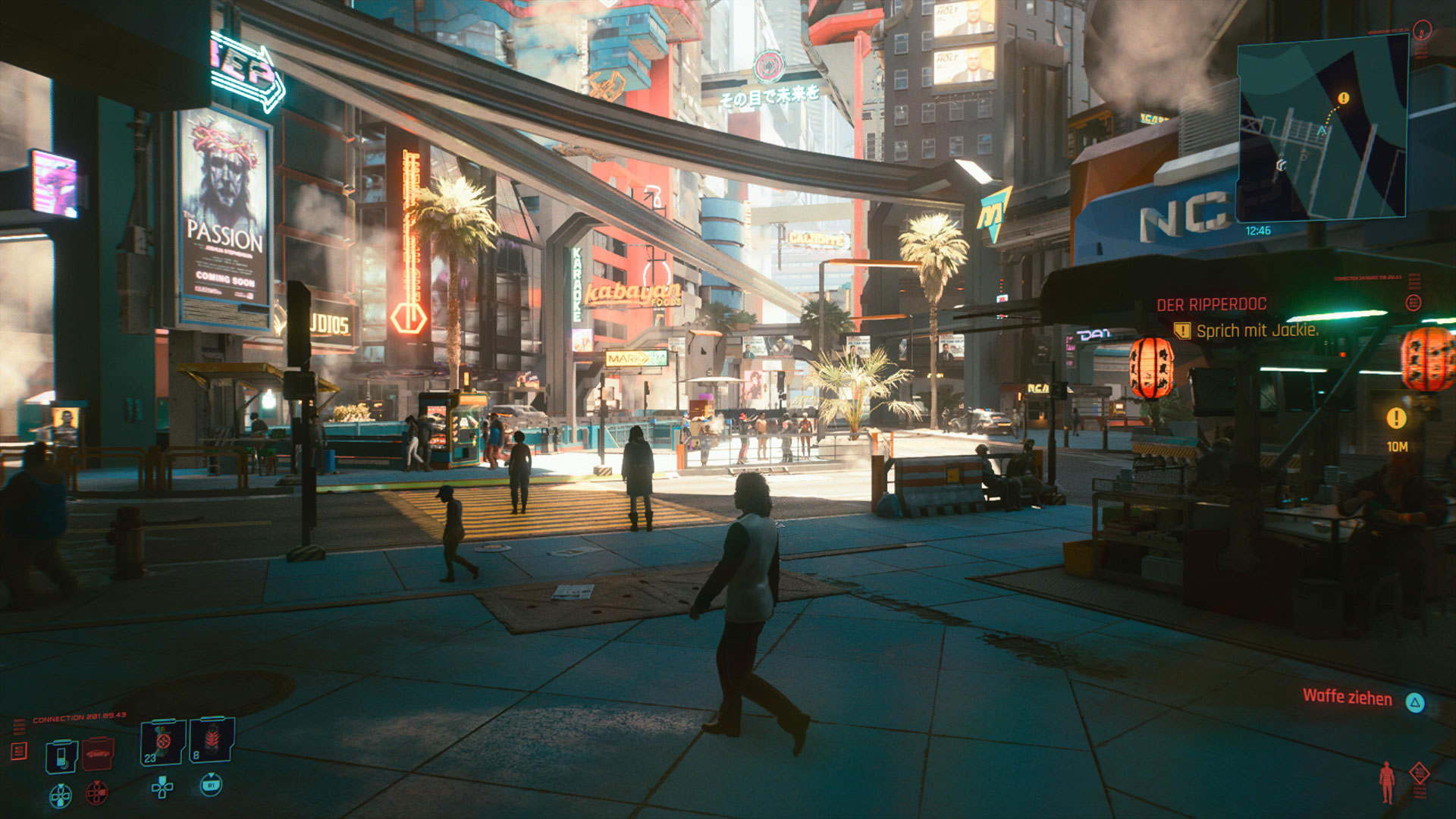The image size is (1456, 819).
Task: Open the Der Ripperdoc quest tracker
Action: pos(1211,305)
